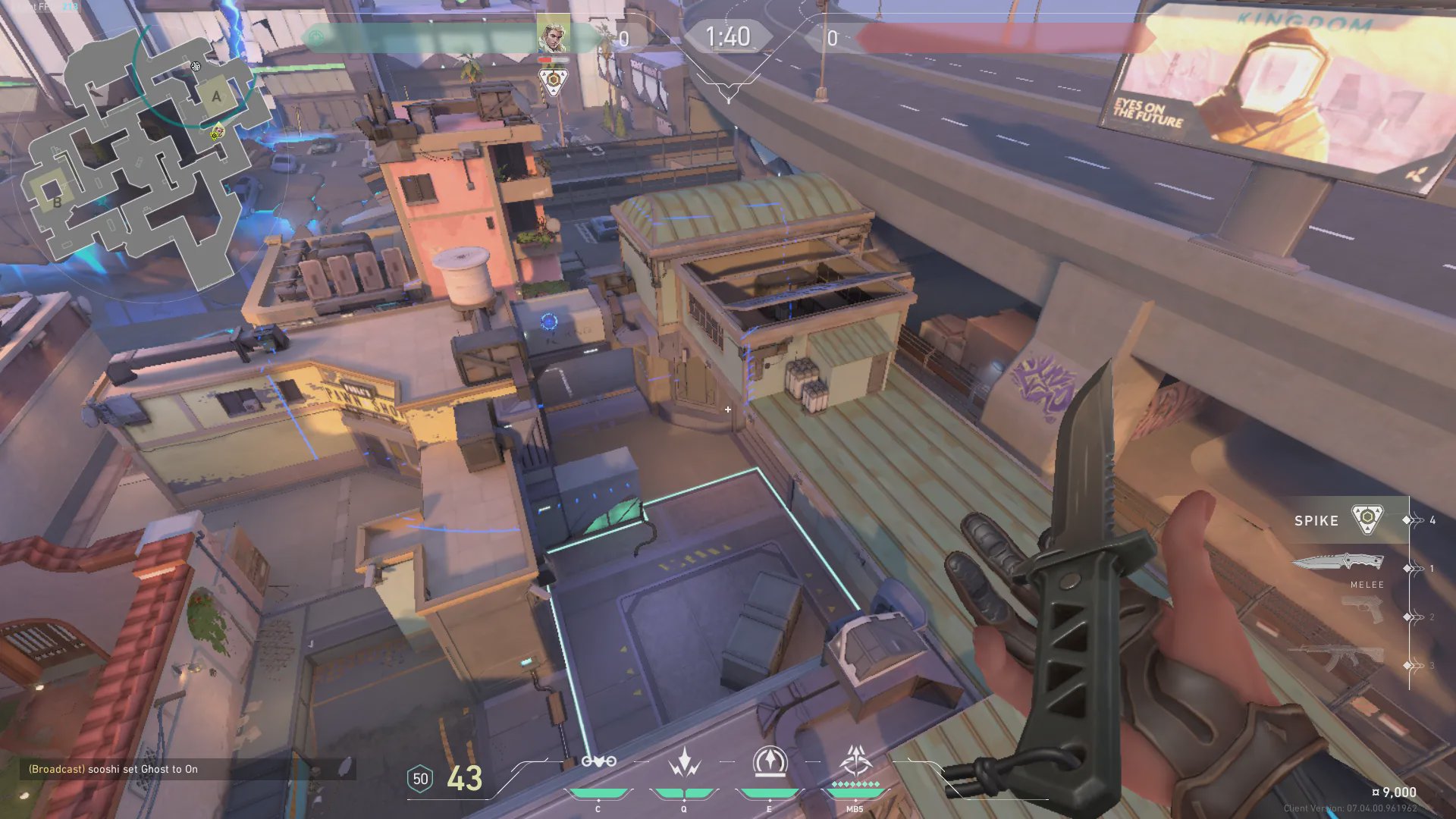The width and height of the screenshot is (1456, 819).
Task: Activate the Shock Bolt ability
Action: pos(684,763)
